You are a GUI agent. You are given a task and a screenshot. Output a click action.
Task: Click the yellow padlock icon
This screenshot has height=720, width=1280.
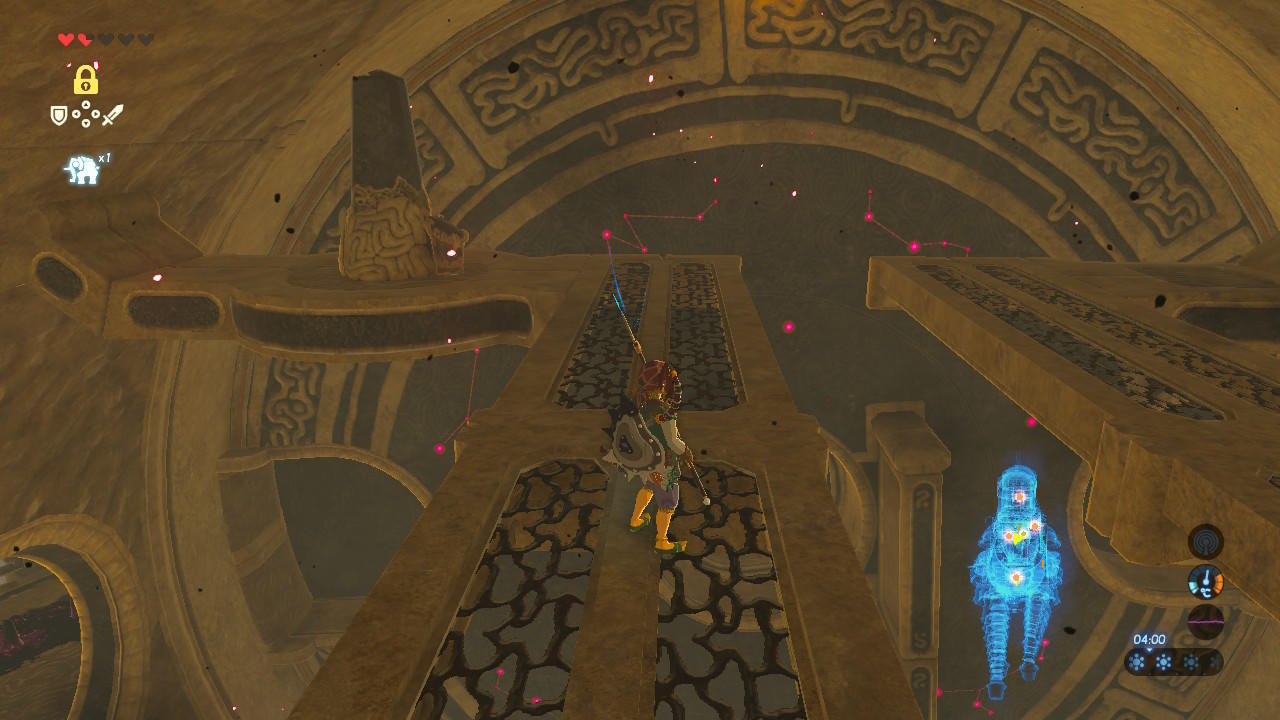pyautogui.click(x=86, y=79)
